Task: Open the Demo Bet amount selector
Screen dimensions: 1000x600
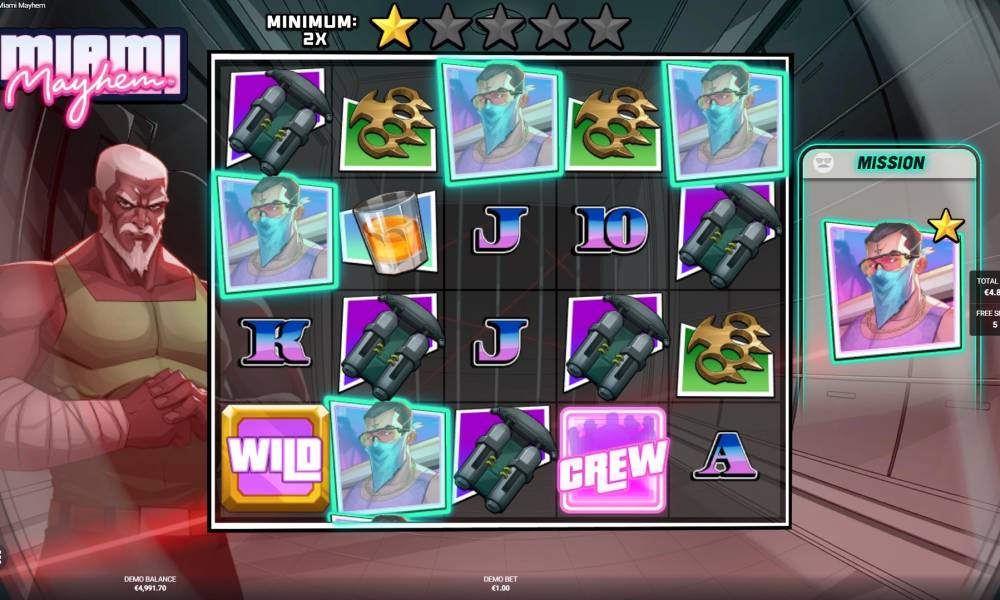Action: pyautogui.click(x=499, y=584)
